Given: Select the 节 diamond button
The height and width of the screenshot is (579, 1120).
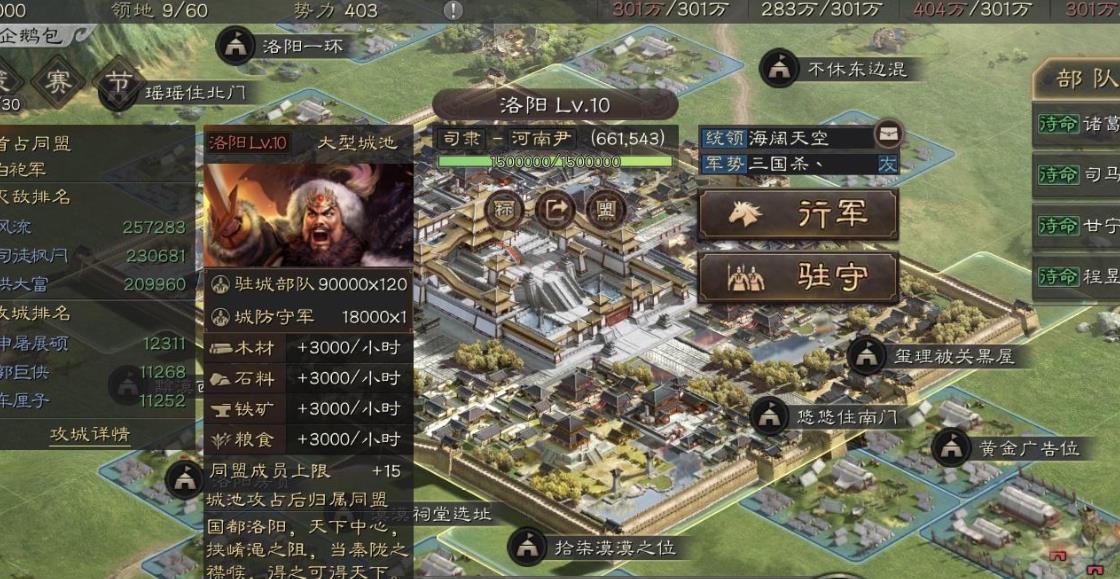Looking at the screenshot, I should [119, 84].
